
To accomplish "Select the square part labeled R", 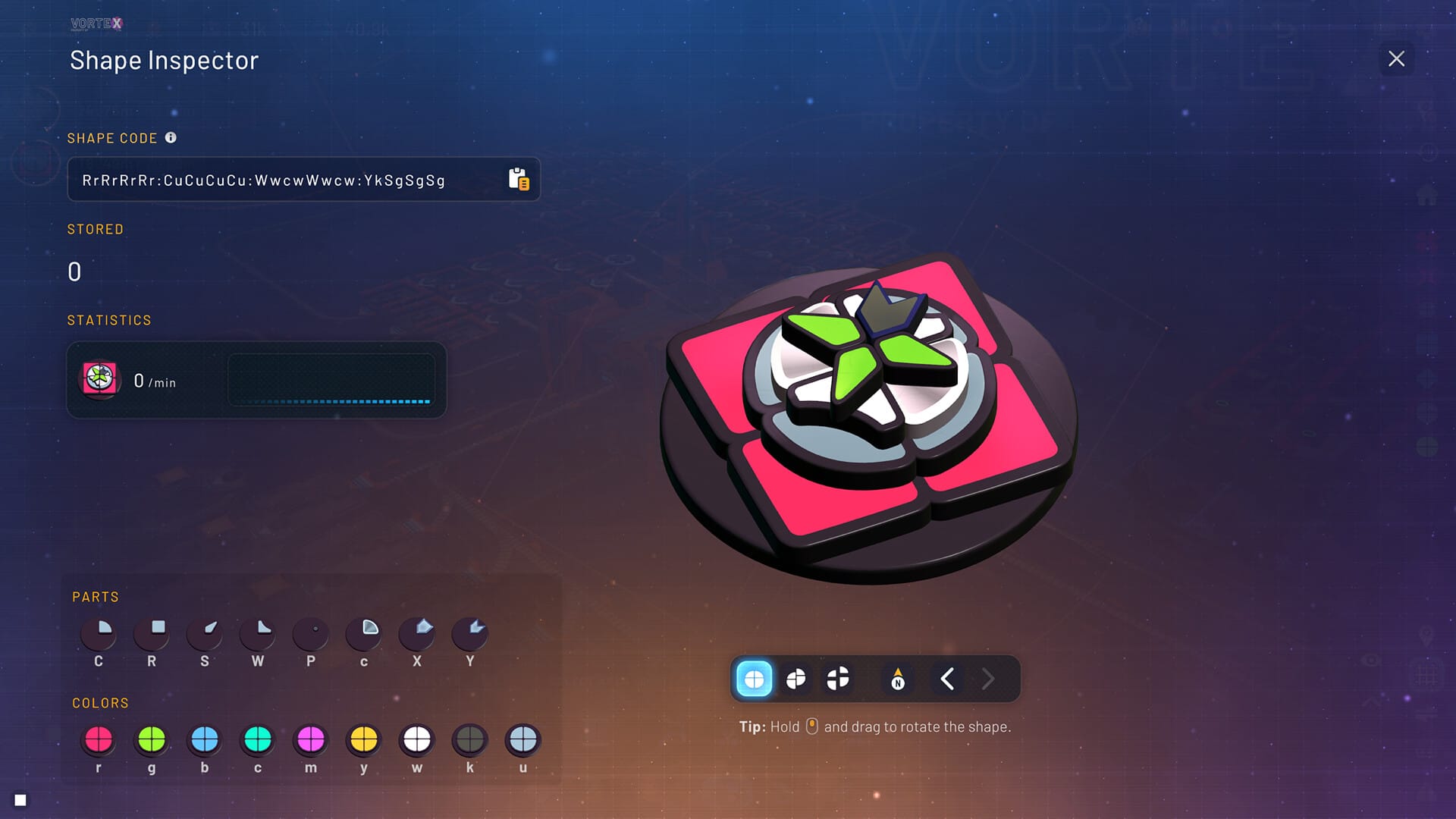I will [x=152, y=633].
